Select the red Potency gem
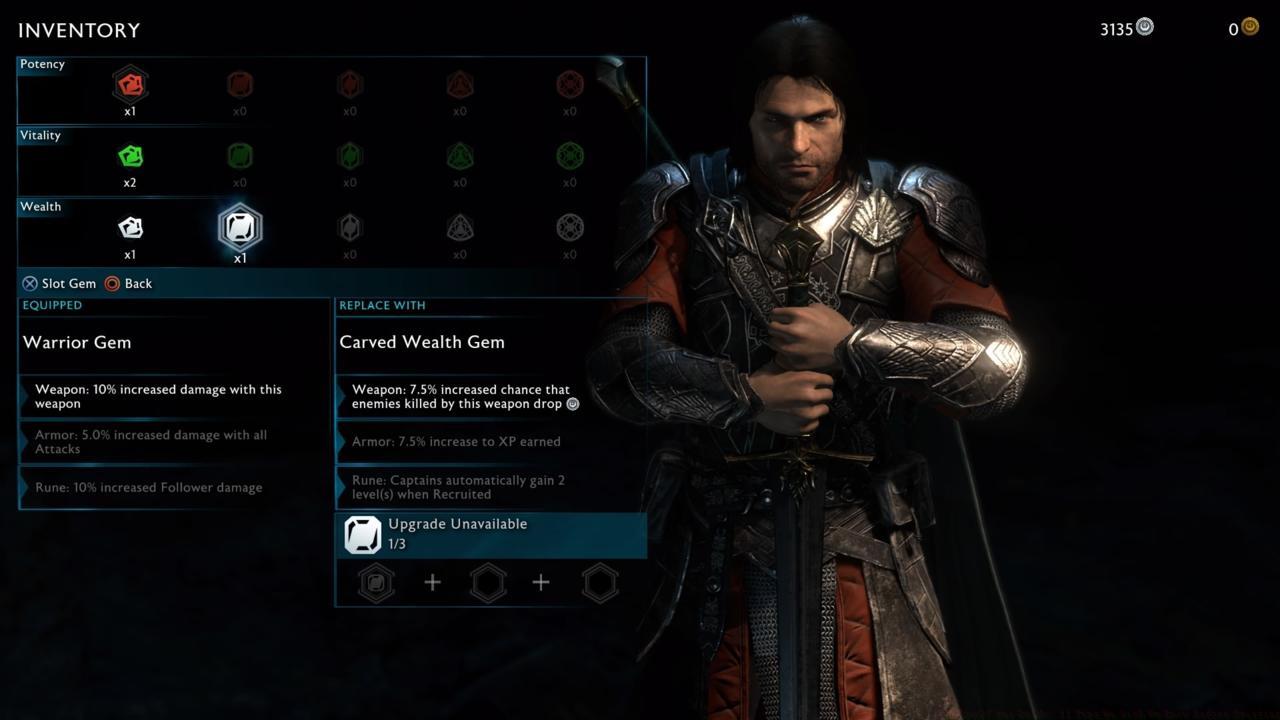Viewport: 1280px width, 720px height. tap(130, 84)
